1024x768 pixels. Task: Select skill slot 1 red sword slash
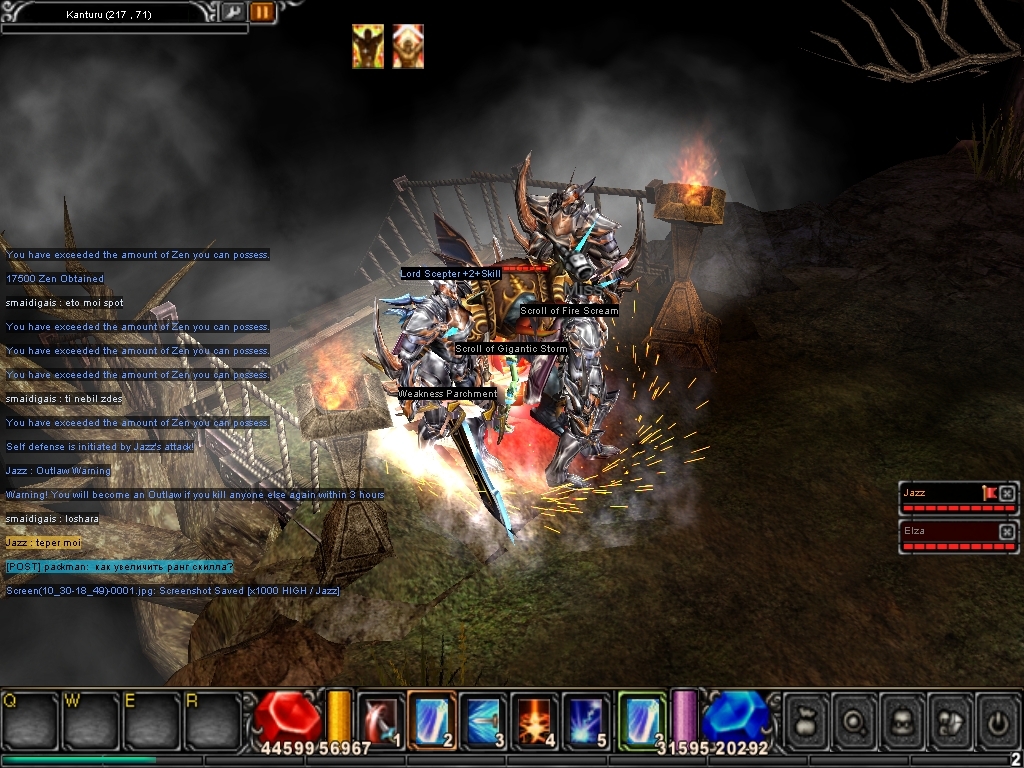381,718
